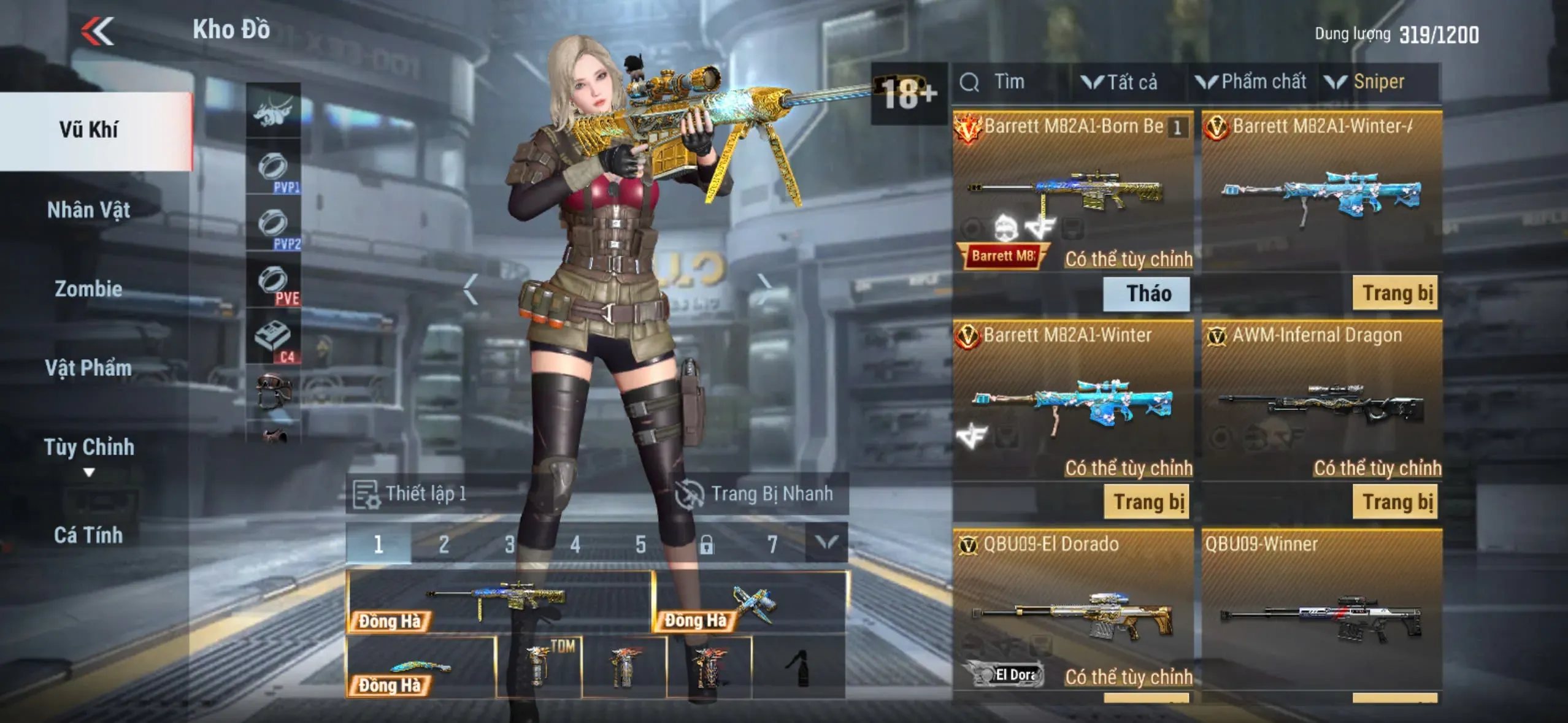
Task: Switch to the Zombie tab
Action: pyautogui.click(x=89, y=289)
